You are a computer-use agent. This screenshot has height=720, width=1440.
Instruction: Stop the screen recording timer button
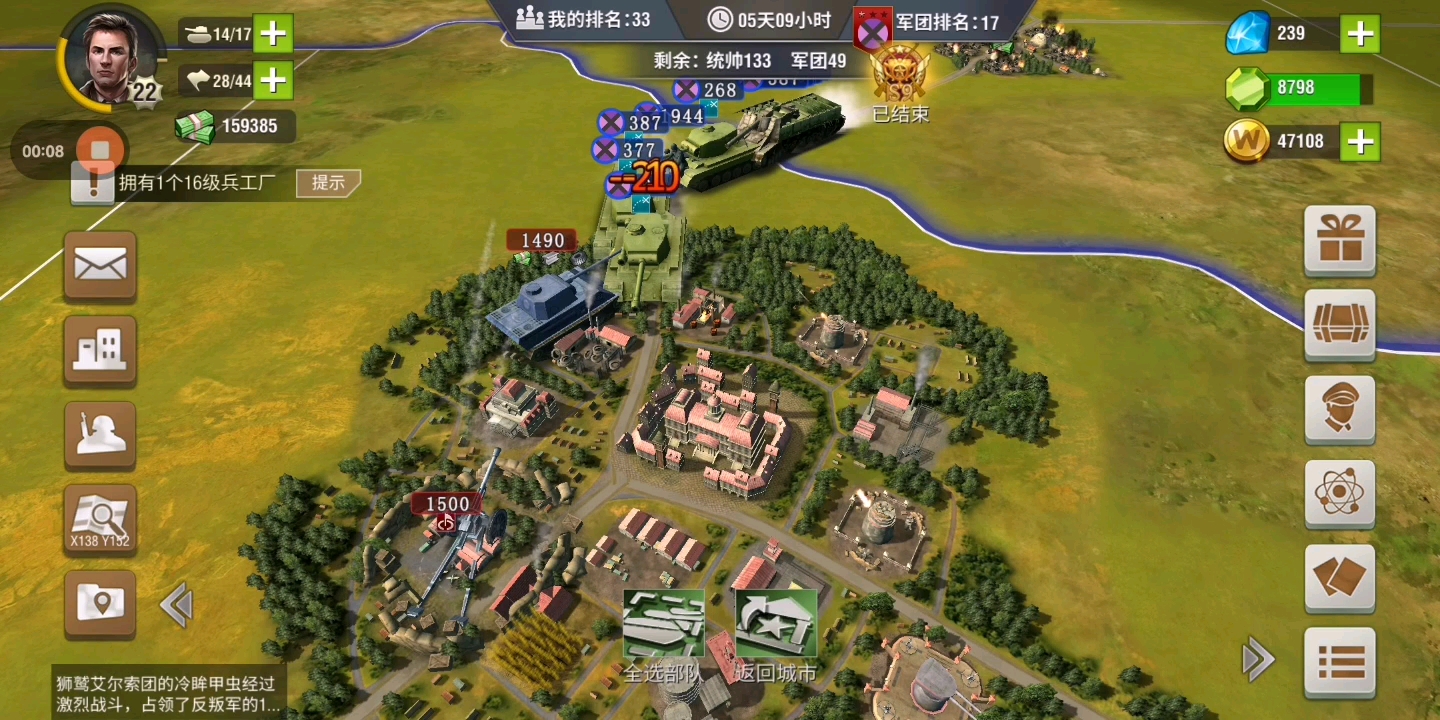[99, 152]
